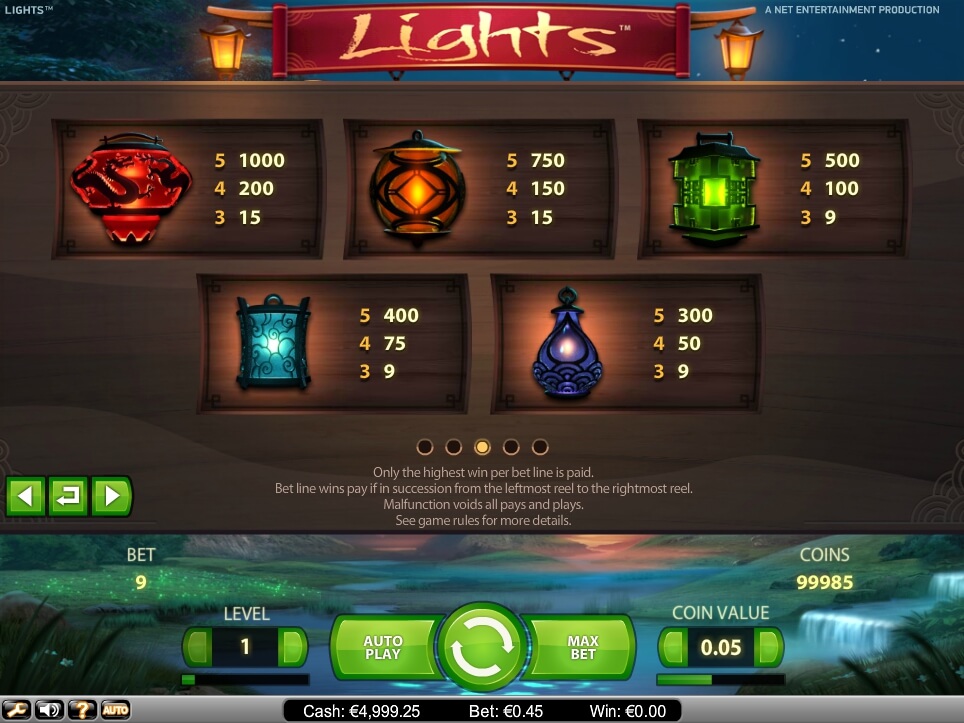Spin the reels with the green circular button
Viewport: 964px width, 723px height.
[x=482, y=647]
